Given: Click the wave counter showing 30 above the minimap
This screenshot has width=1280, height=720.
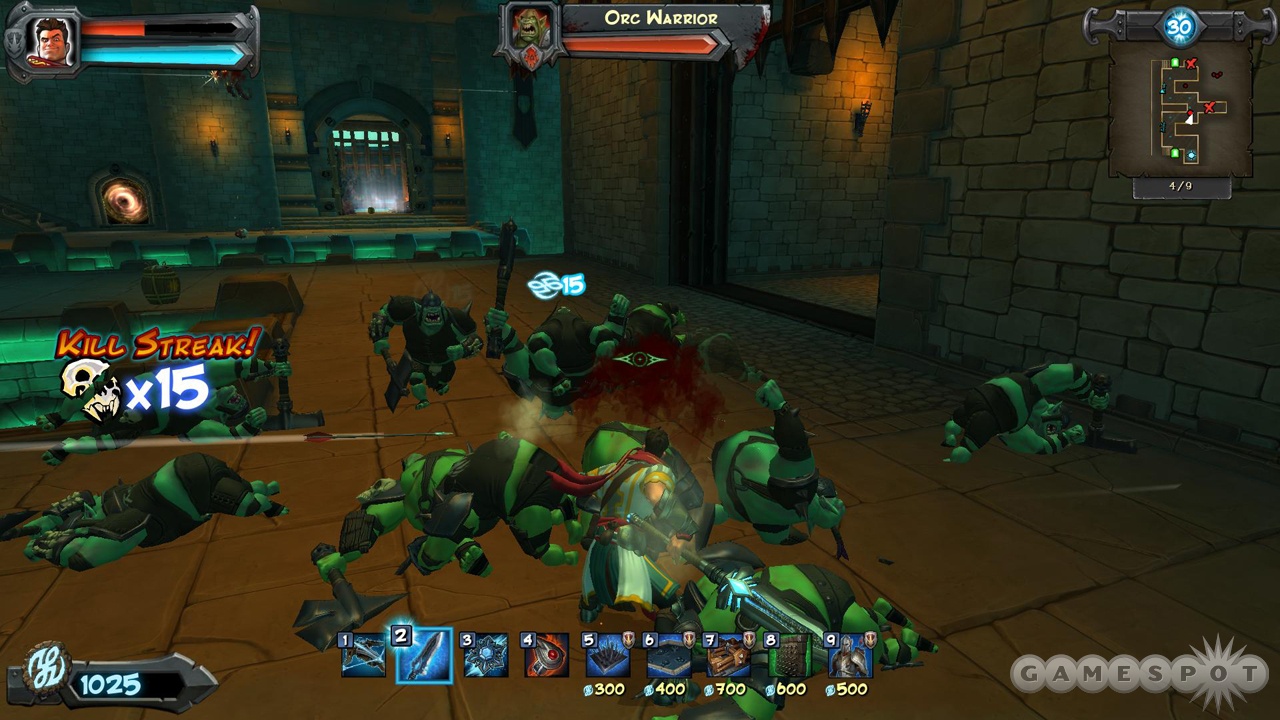Looking at the screenshot, I should (x=1180, y=25).
